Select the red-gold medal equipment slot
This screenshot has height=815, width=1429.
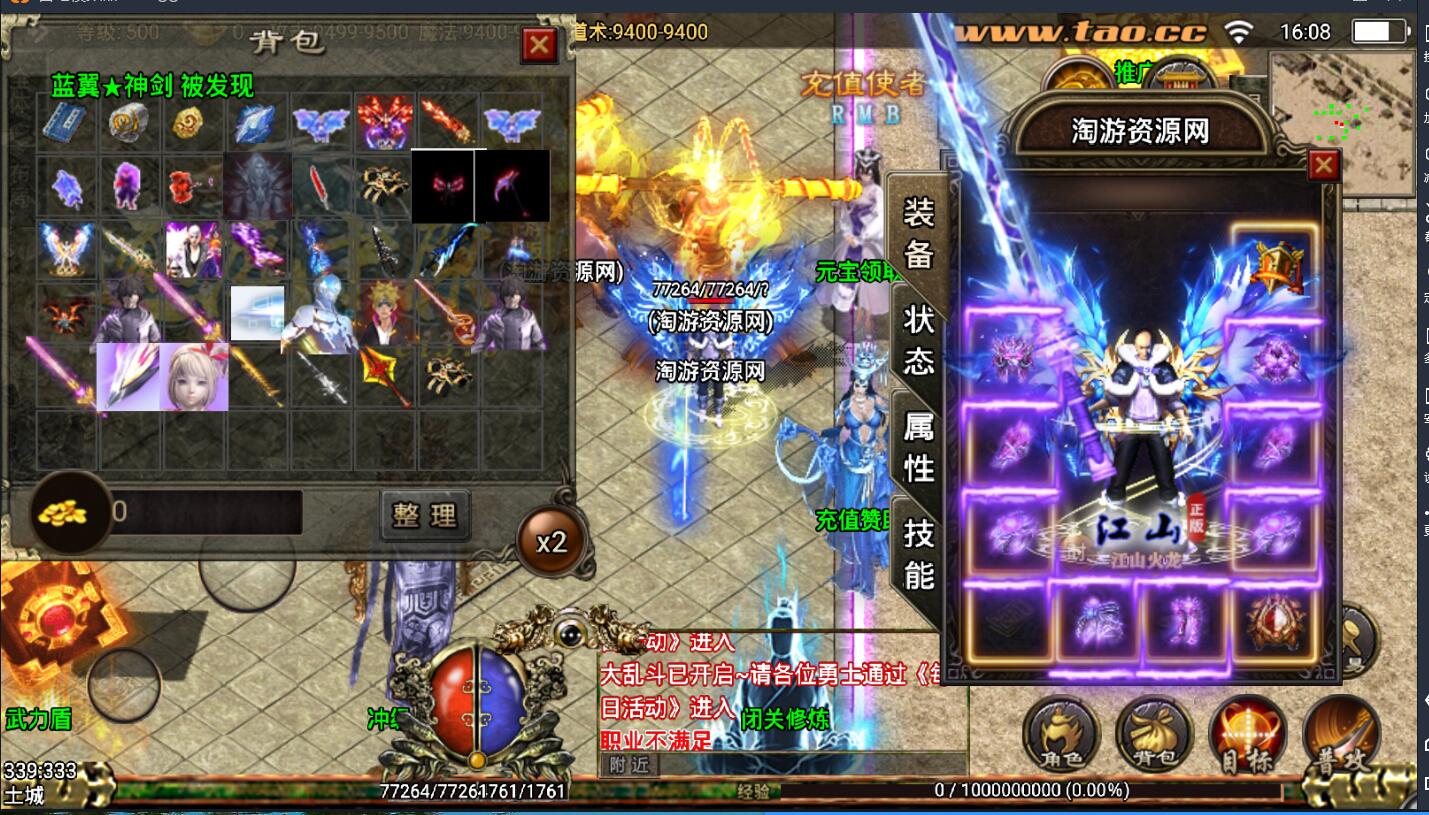1275,621
